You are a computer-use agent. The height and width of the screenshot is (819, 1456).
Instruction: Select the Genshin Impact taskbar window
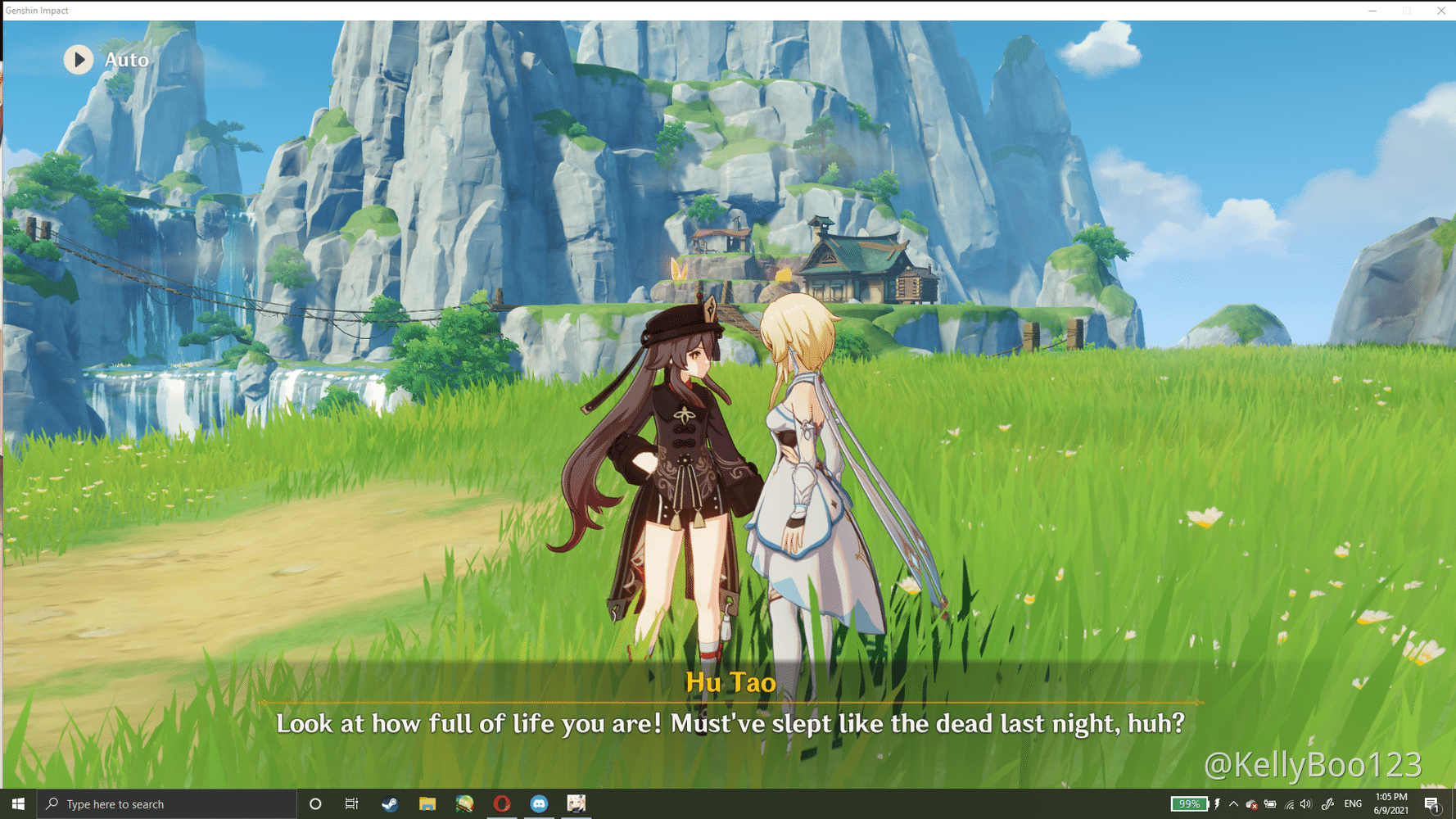pos(576,804)
